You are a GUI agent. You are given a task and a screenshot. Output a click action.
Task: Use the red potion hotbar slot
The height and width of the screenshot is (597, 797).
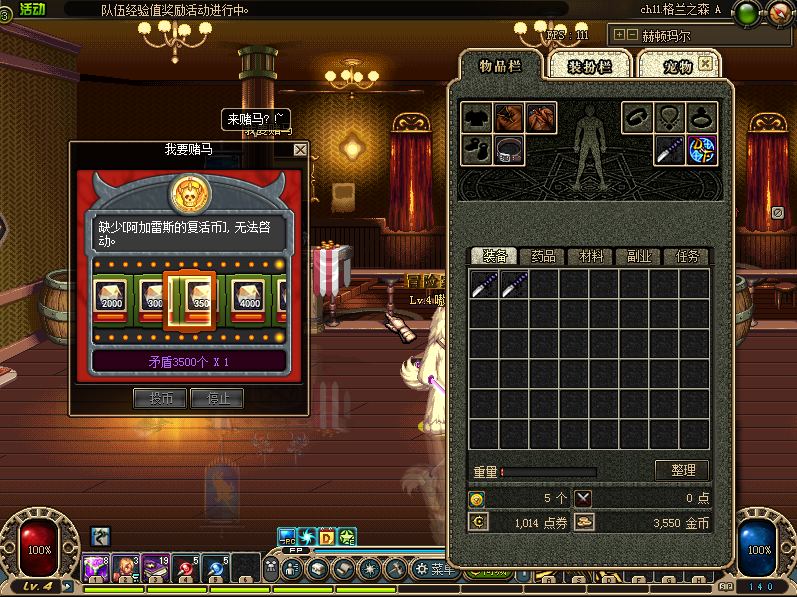(x=187, y=567)
